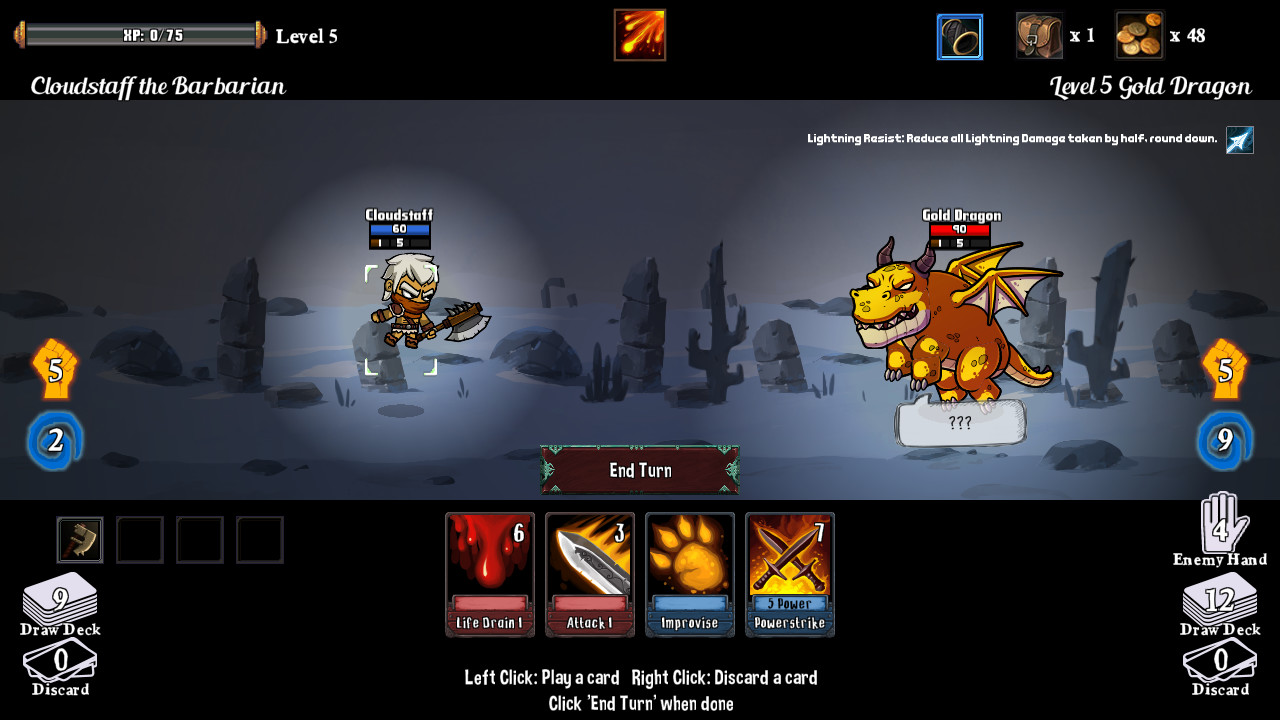
Task: Inspect the equipped ring icon near top right
Action: point(959,37)
